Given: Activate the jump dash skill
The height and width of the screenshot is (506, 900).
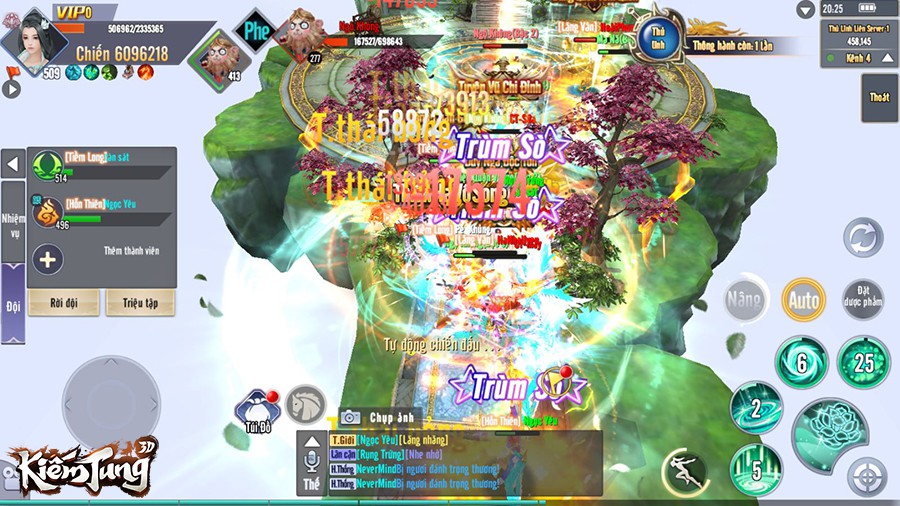Looking at the screenshot, I should pyautogui.click(x=685, y=470).
